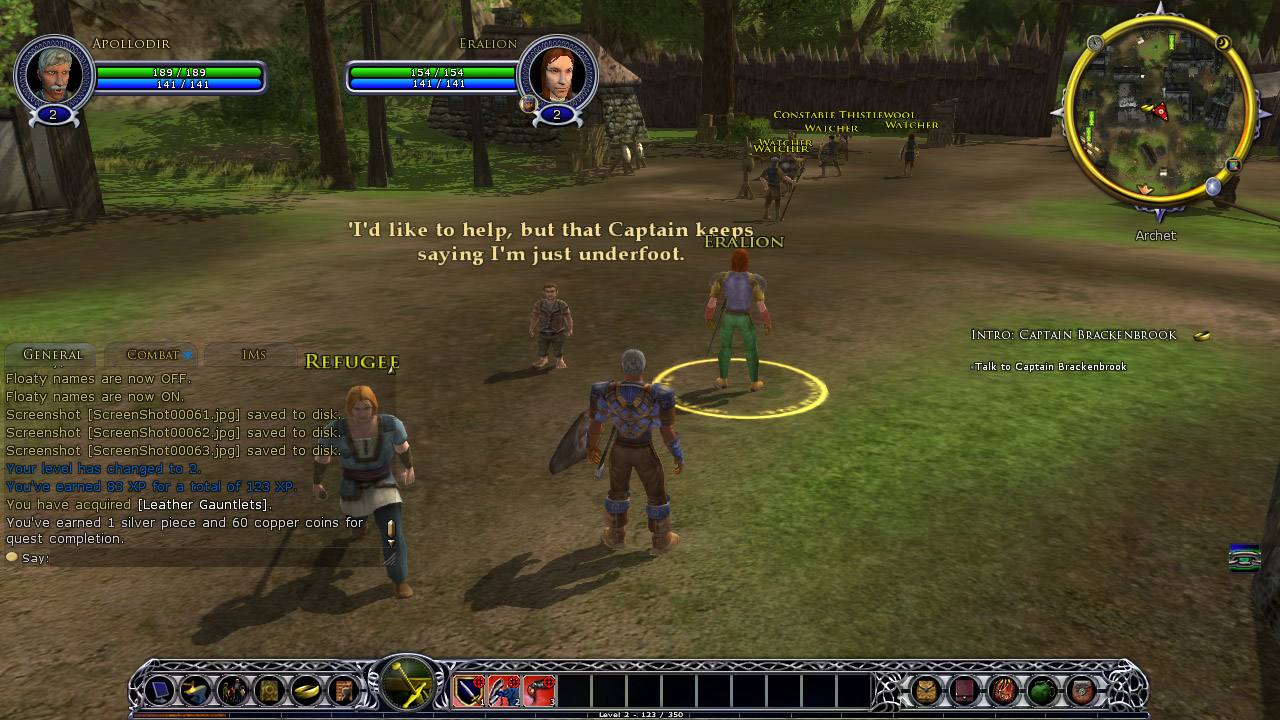Click the gold ring quest log icon

point(306,691)
